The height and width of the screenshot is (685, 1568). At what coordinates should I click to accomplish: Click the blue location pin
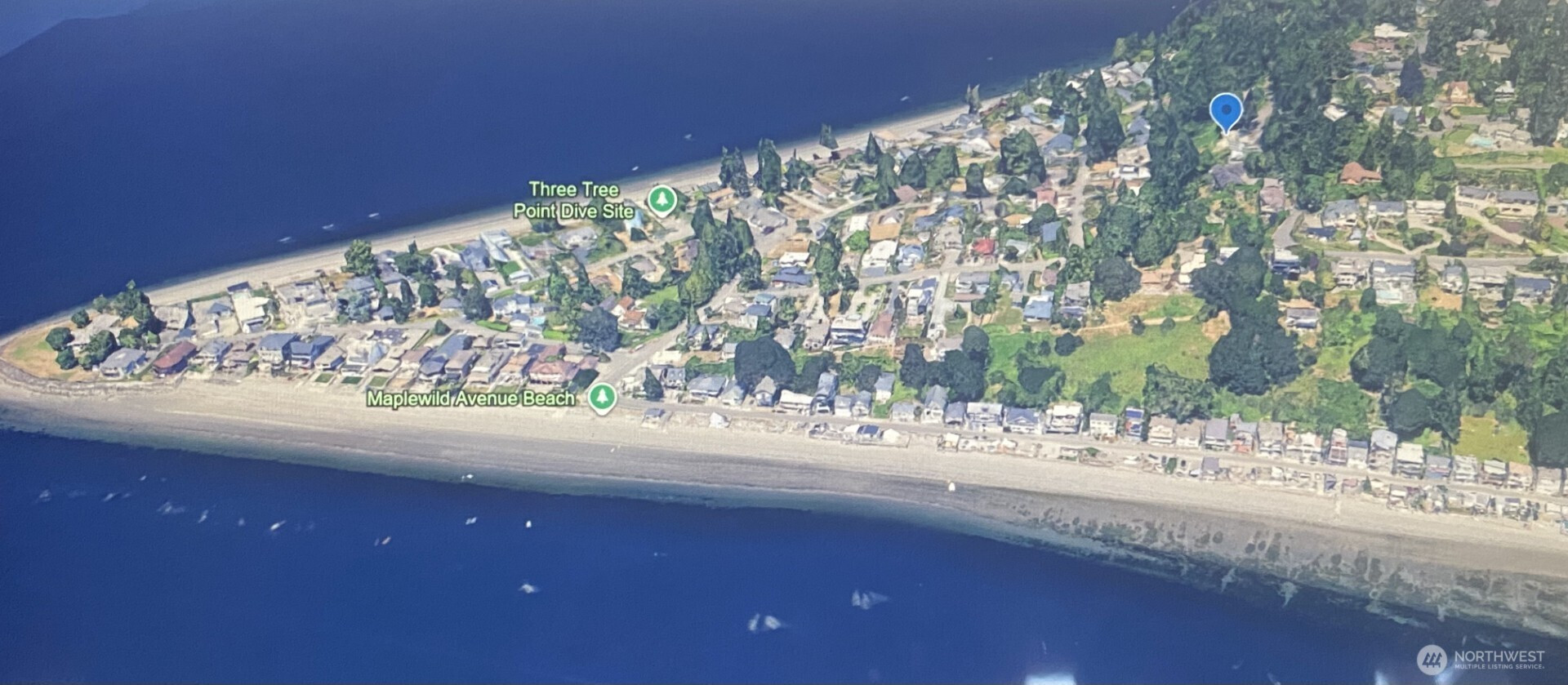click(1225, 112)
